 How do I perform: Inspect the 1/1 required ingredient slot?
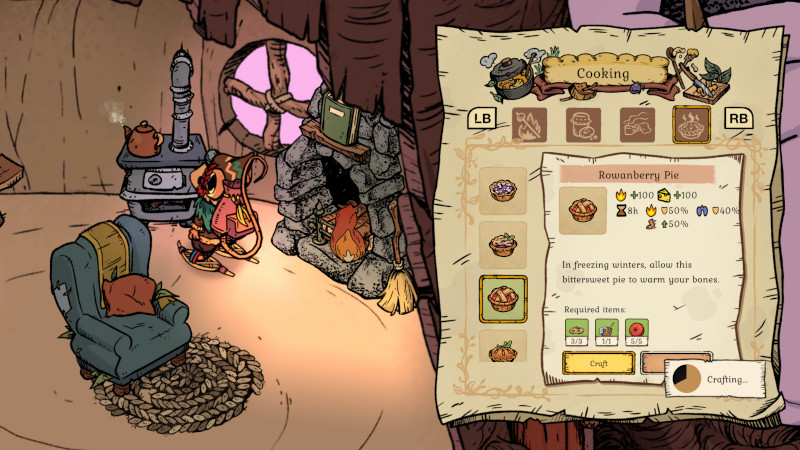608,332
